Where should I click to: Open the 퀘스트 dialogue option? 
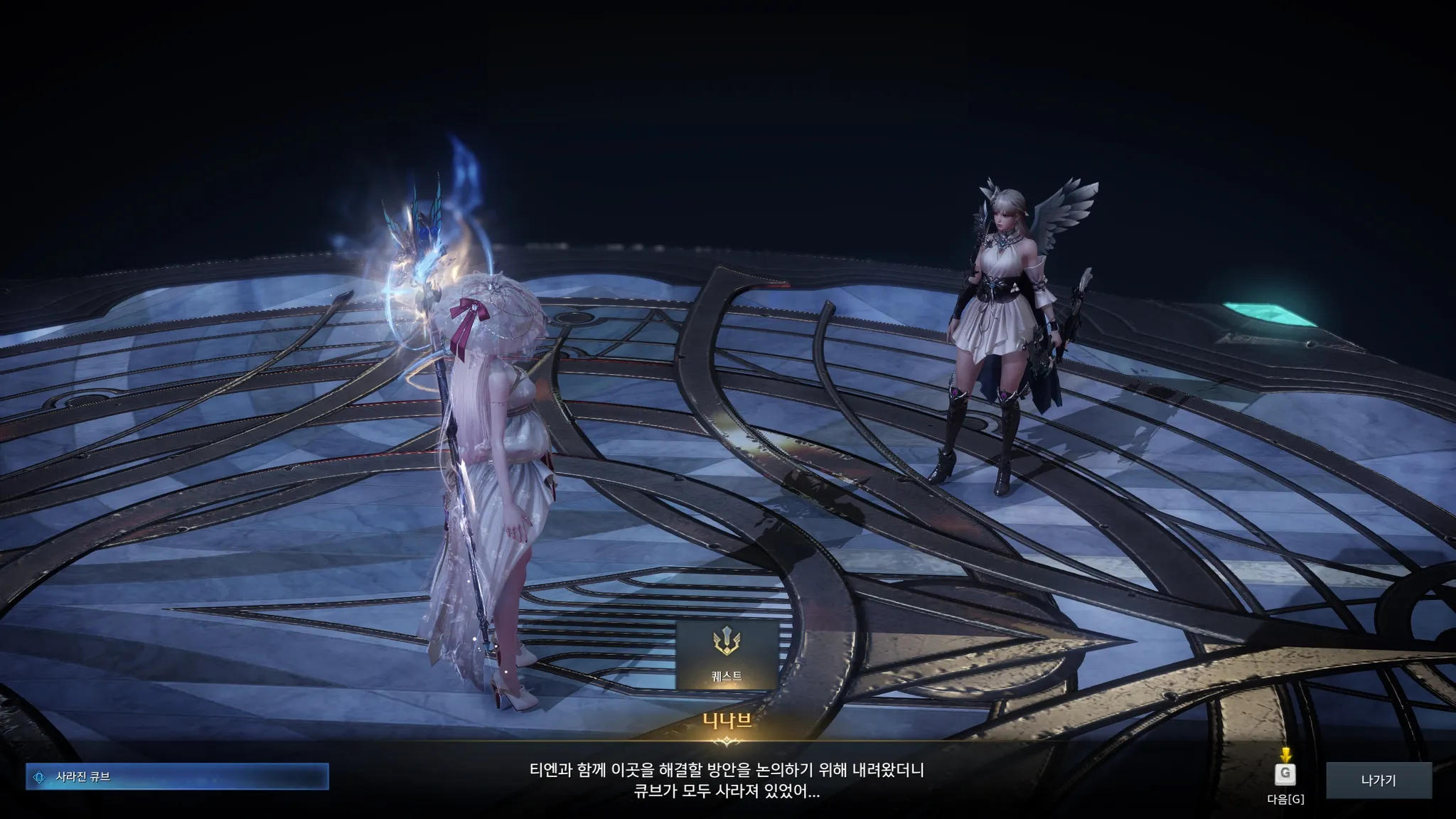(x=726, y=655)
